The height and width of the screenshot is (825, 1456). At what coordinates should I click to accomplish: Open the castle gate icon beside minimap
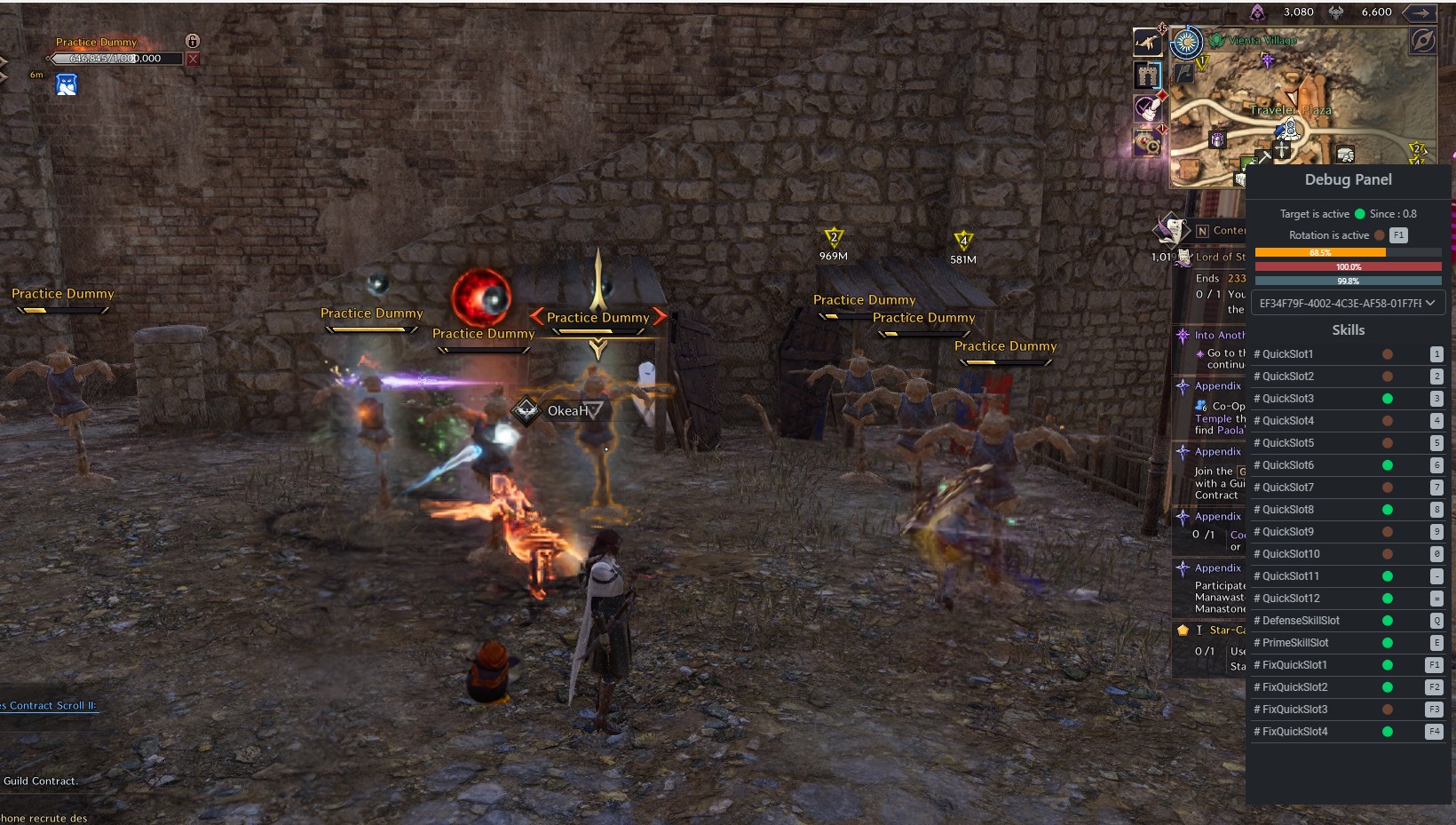point(1147,75)
